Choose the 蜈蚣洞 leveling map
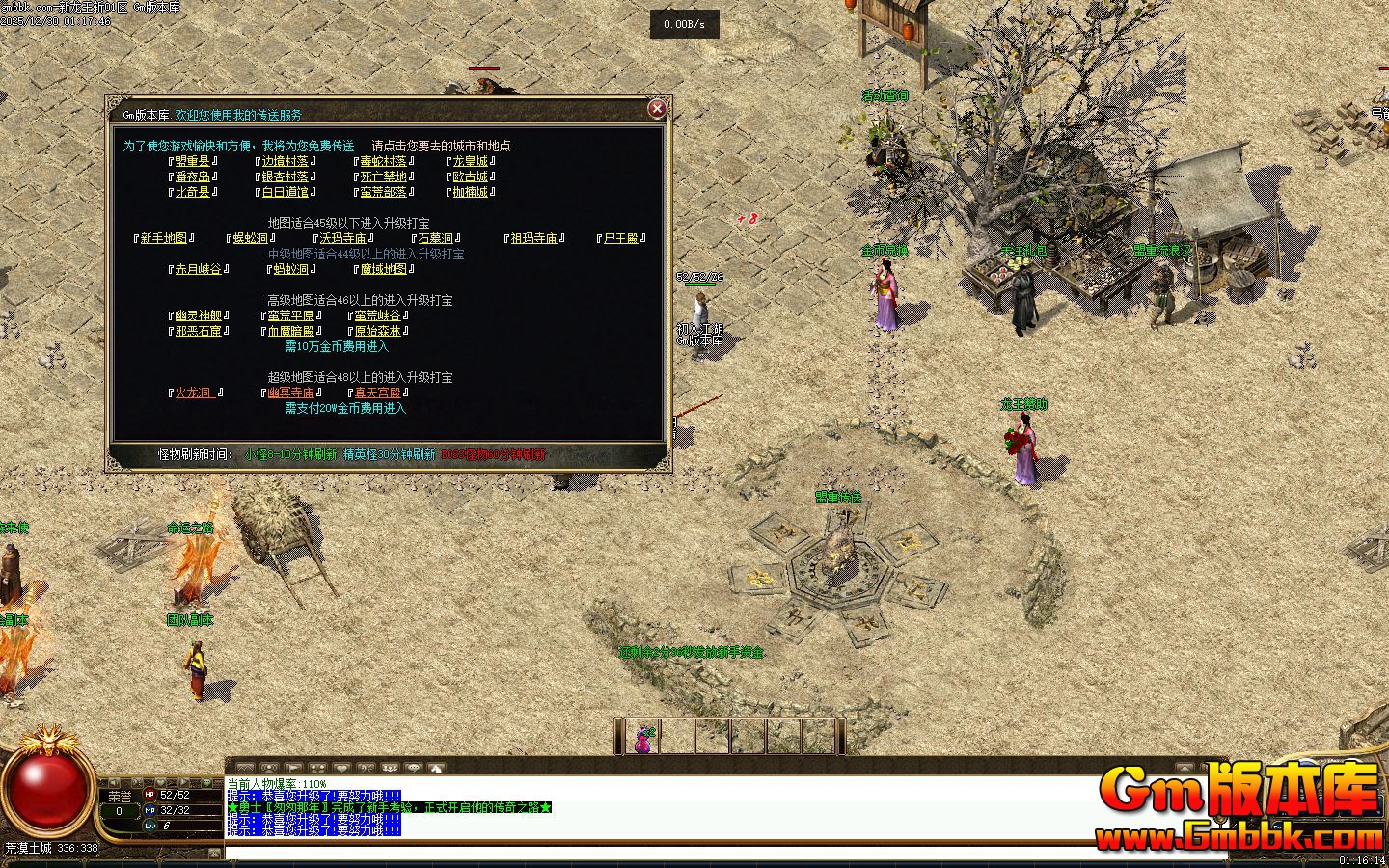 250,238
